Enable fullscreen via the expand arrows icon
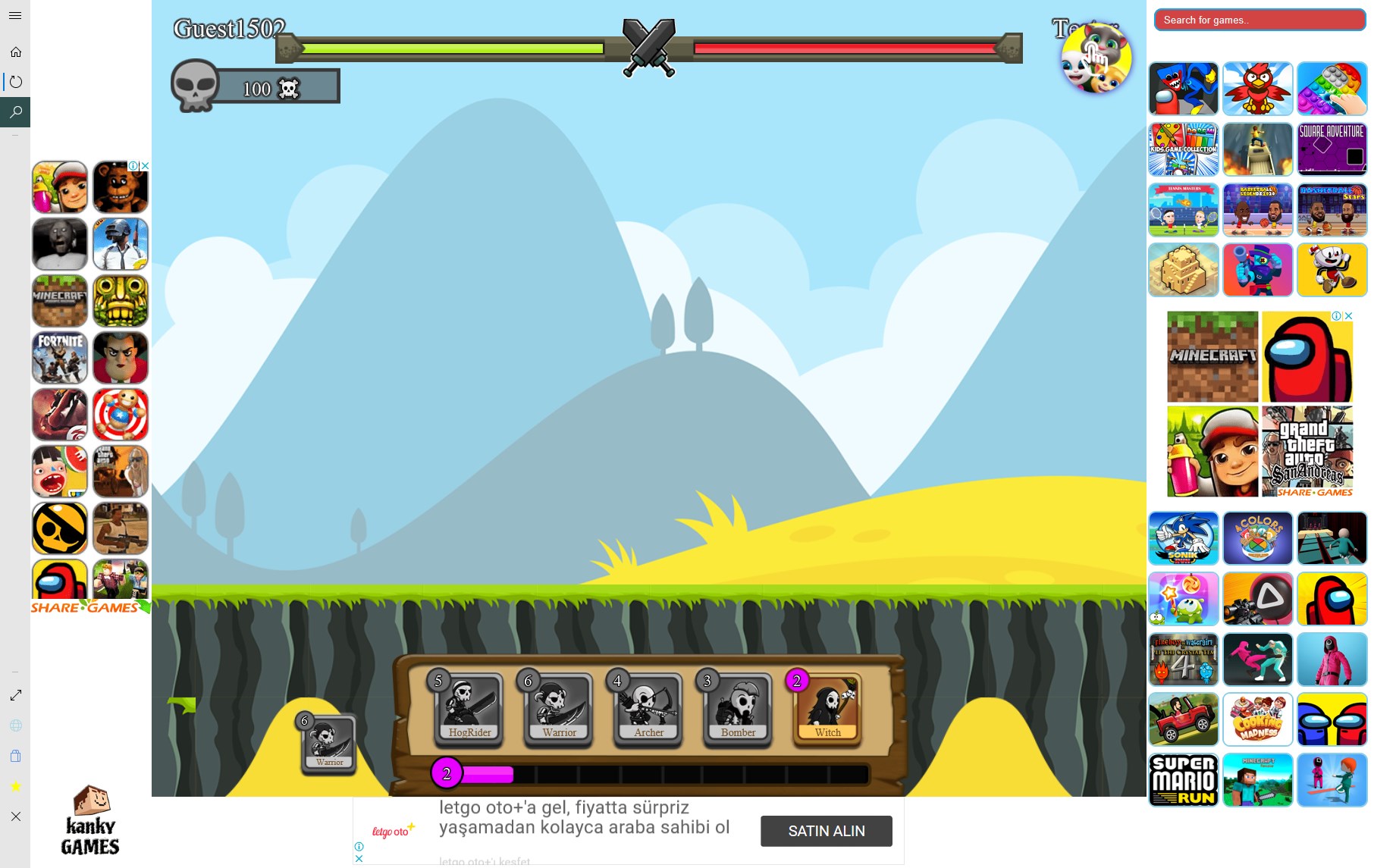This screenshot has width=1374, height=868. point(15,694)
